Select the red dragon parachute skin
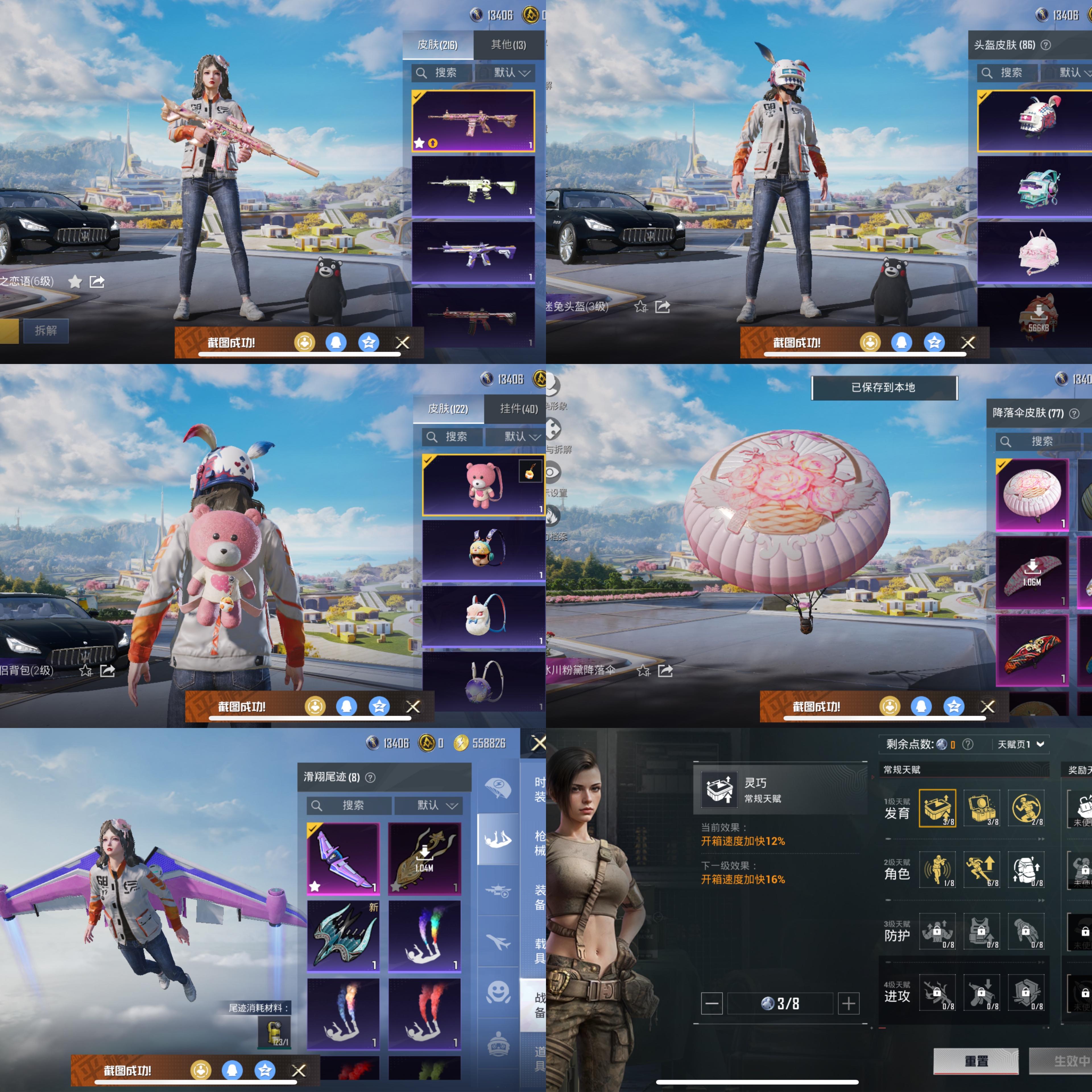This screenshot has height=1092, width=1092. (1032, 650)
